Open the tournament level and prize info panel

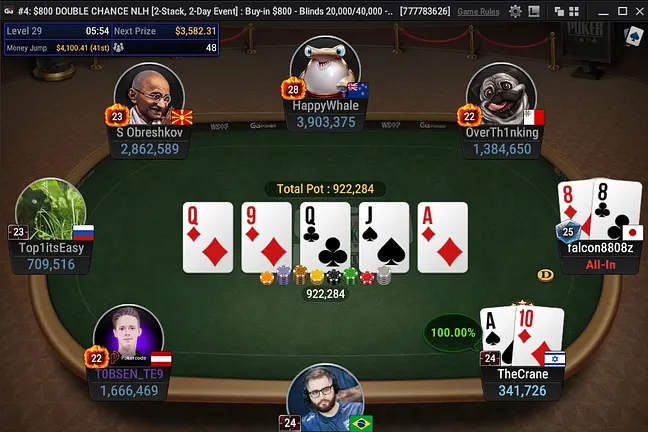[111, 39]
